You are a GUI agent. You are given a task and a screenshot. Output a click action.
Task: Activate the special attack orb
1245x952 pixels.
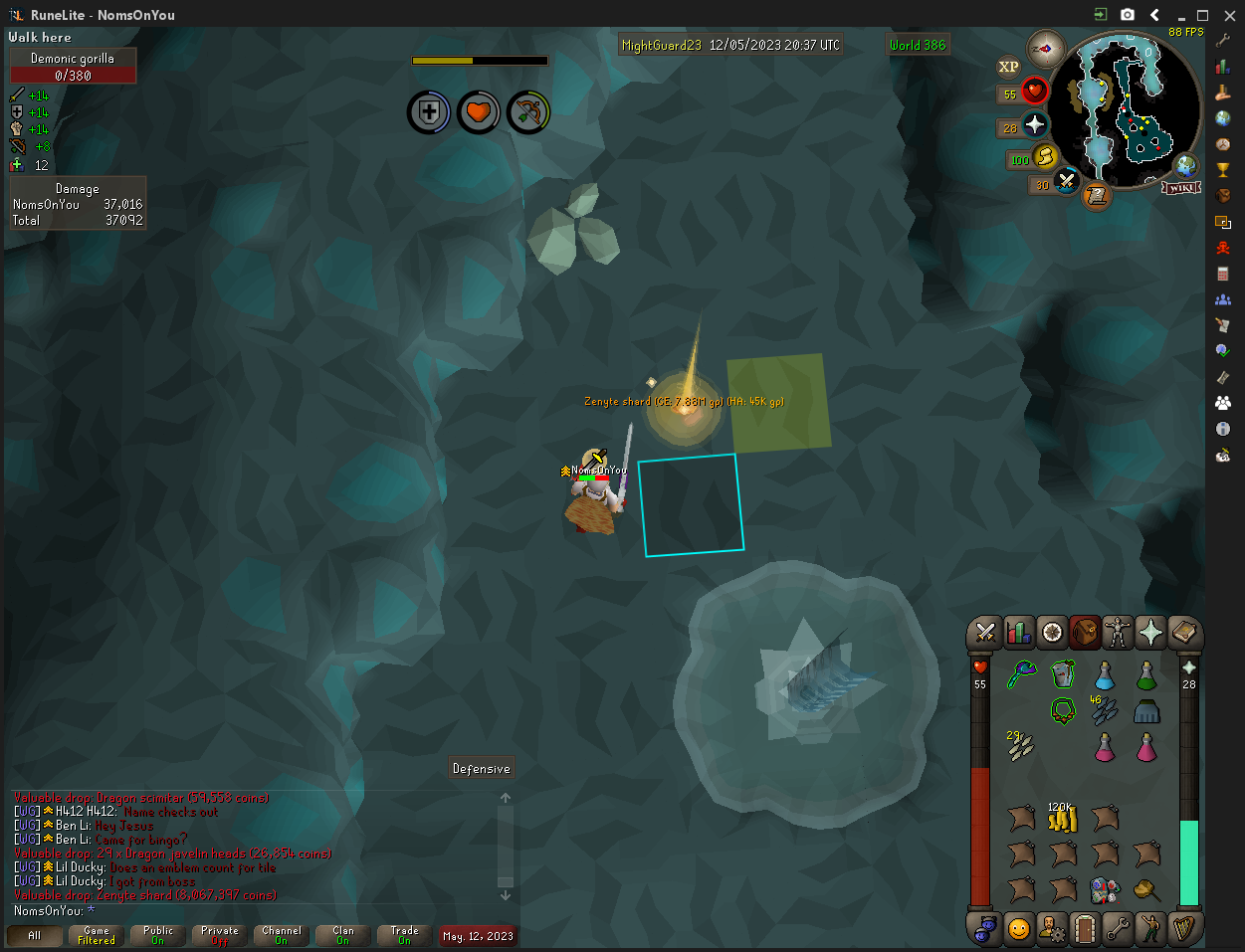pyautogui.click(x=1066, y=182)
